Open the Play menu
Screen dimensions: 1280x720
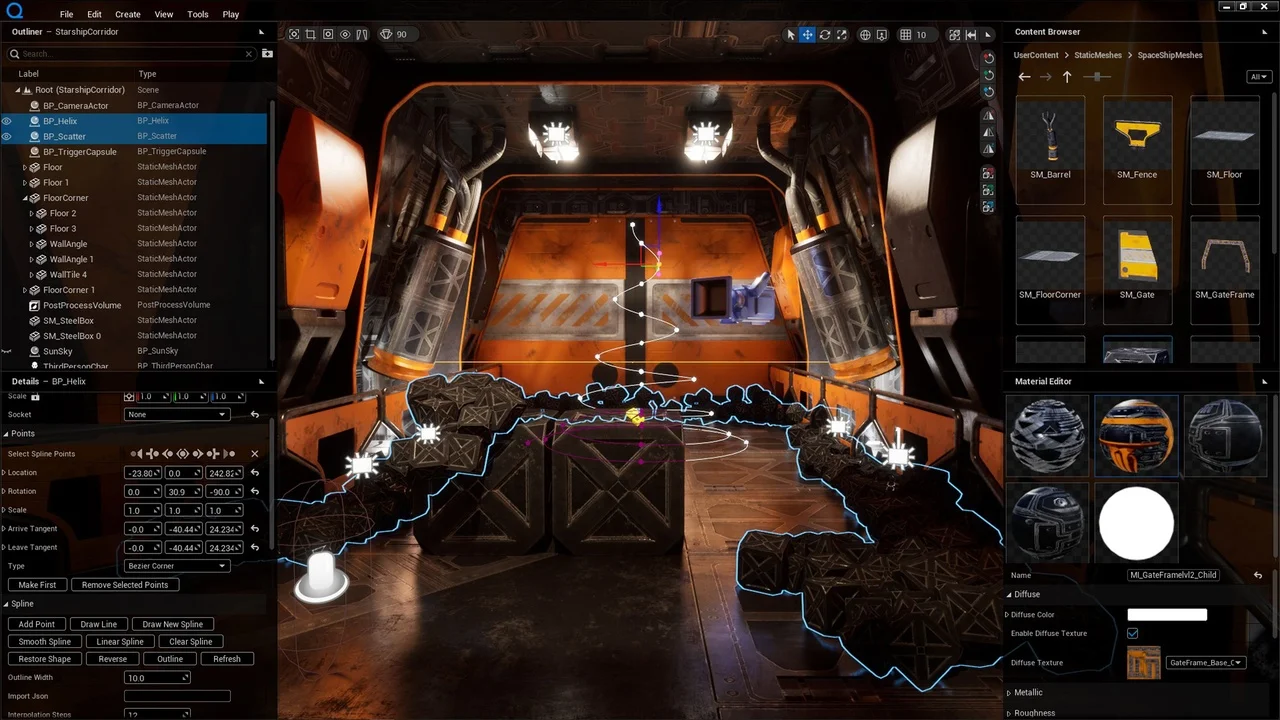[231, 14]
